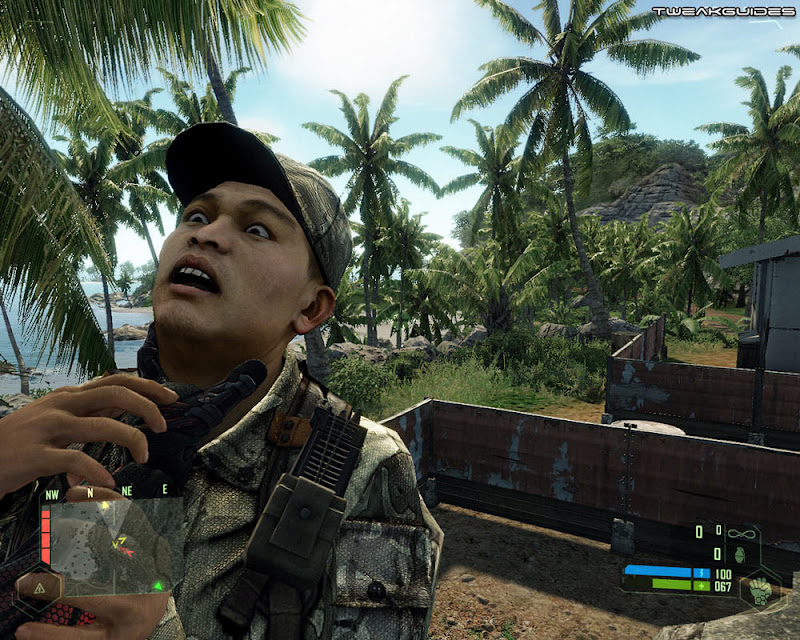Click the green triangle marker on minimap

click(x=158, y=585)
